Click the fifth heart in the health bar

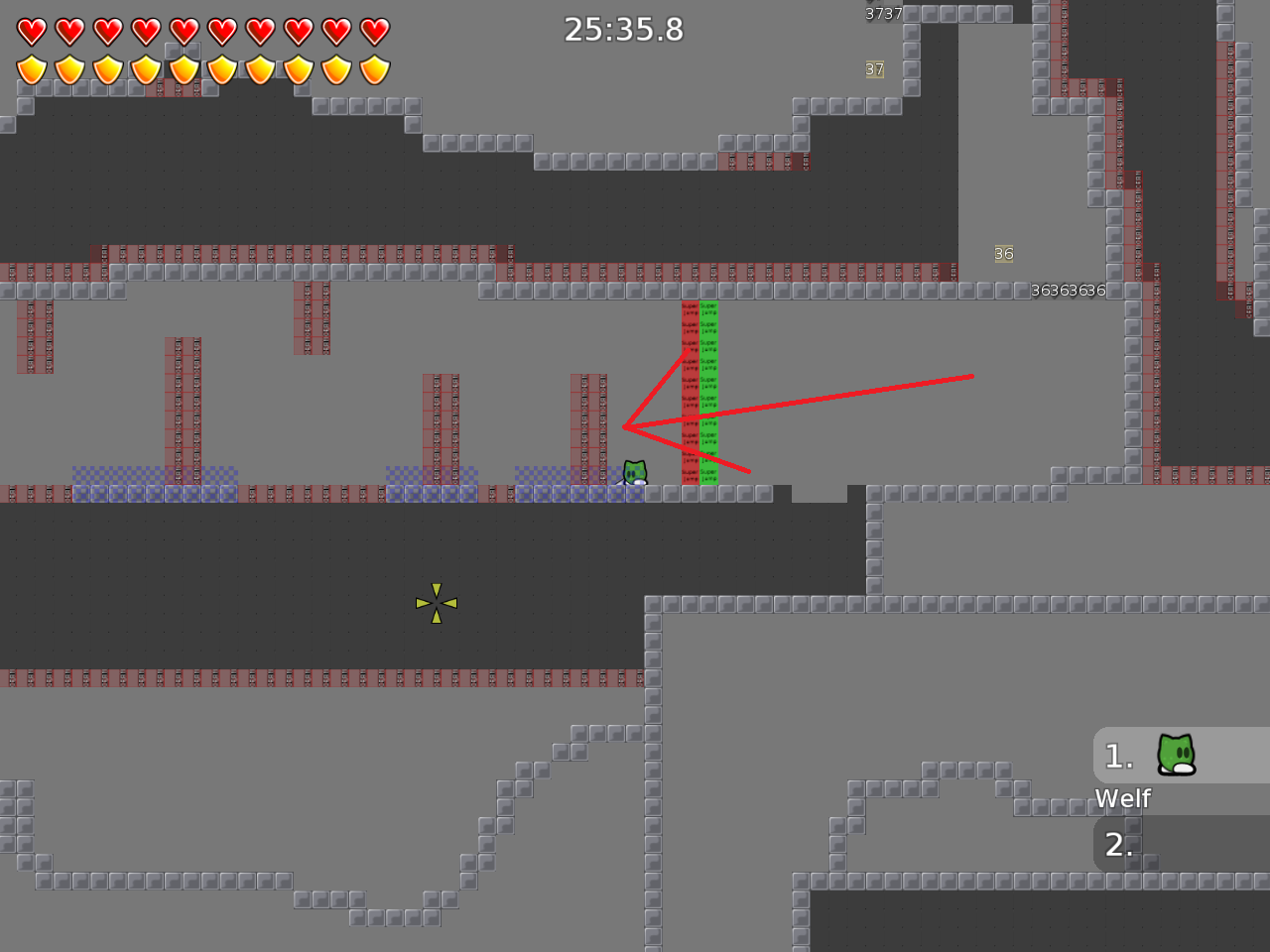[x=184, y=31]
